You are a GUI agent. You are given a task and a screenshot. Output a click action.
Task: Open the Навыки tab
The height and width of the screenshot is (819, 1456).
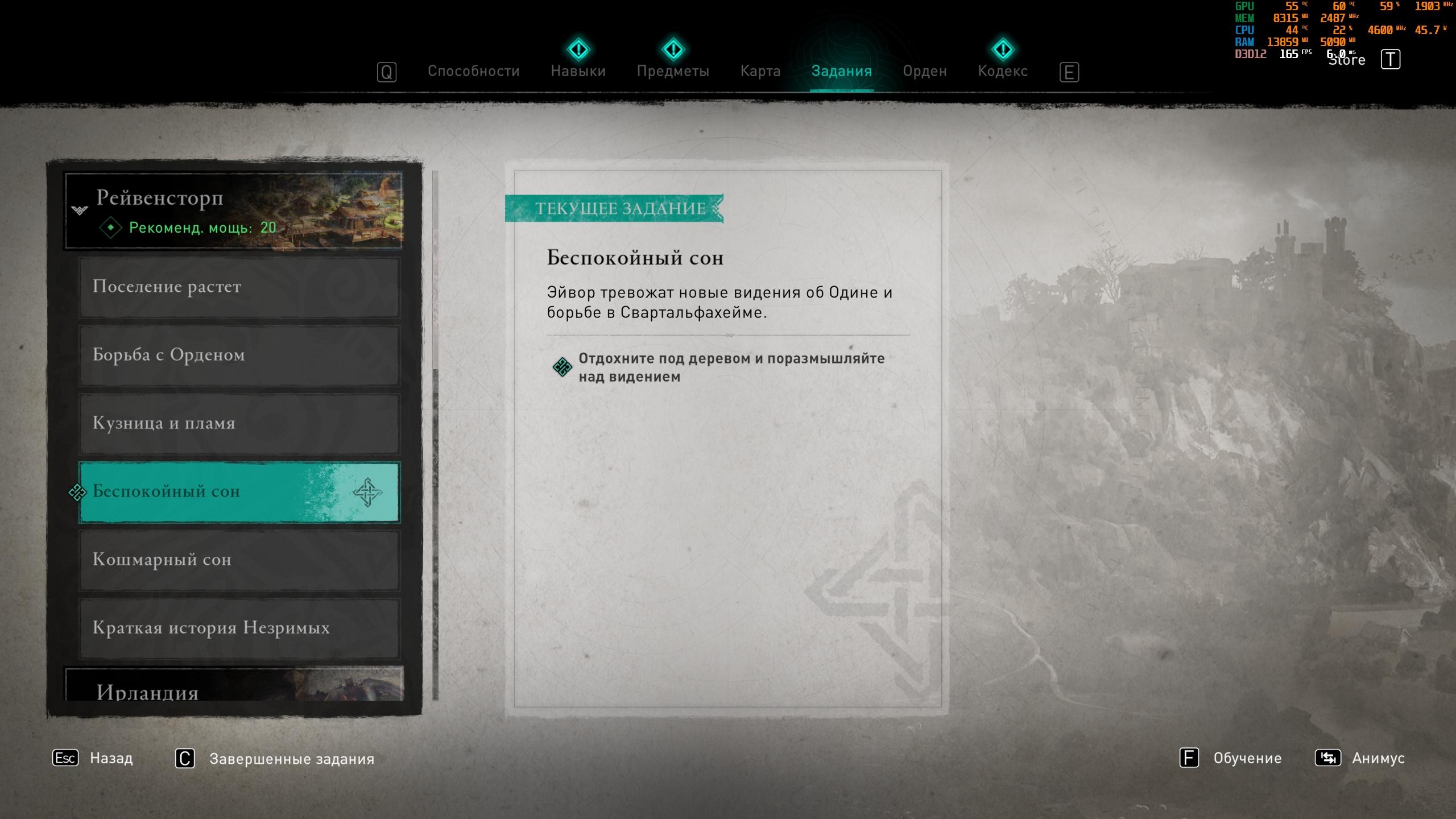(578, 71)
